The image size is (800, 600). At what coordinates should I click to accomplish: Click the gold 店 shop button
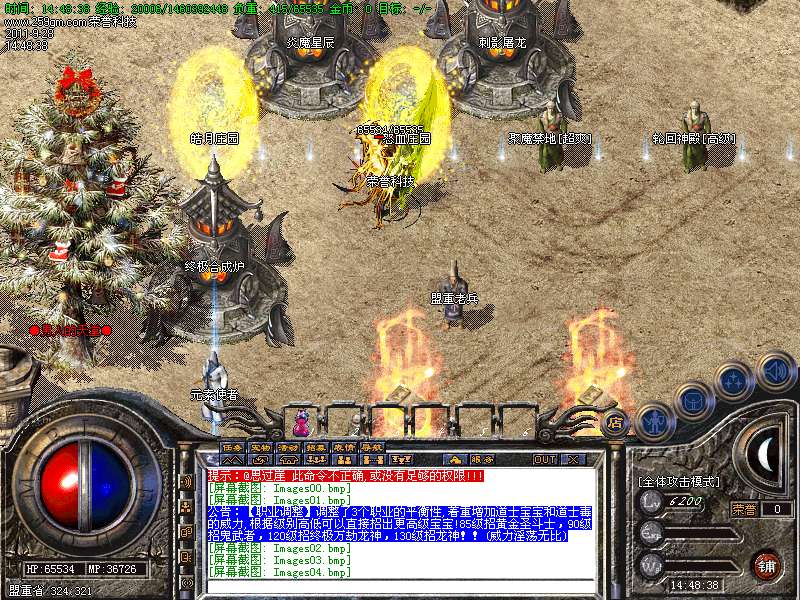tap(616, 421)
